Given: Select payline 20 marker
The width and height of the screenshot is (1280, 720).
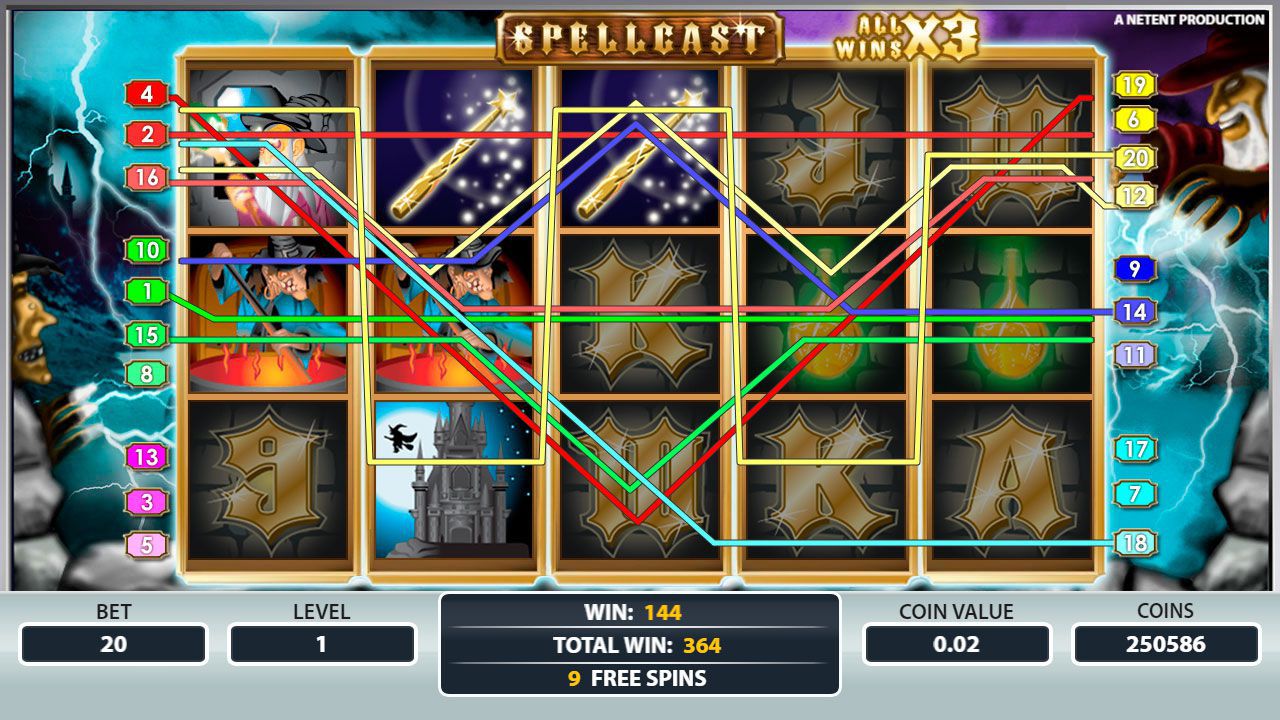Looking at the screenshot, I should 1134,158.
